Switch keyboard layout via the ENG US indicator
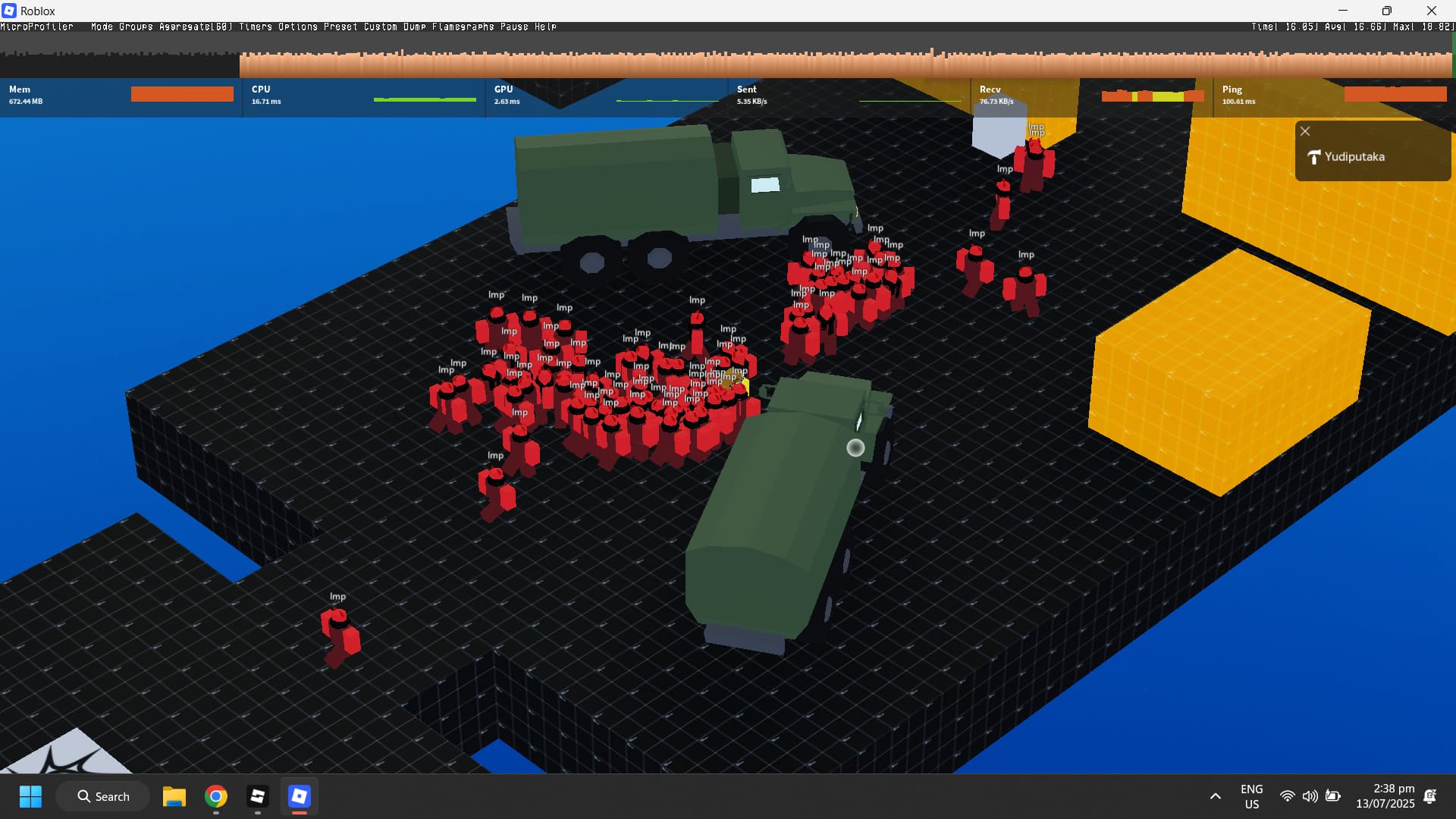1456x819 pixels. point(1252,796)
